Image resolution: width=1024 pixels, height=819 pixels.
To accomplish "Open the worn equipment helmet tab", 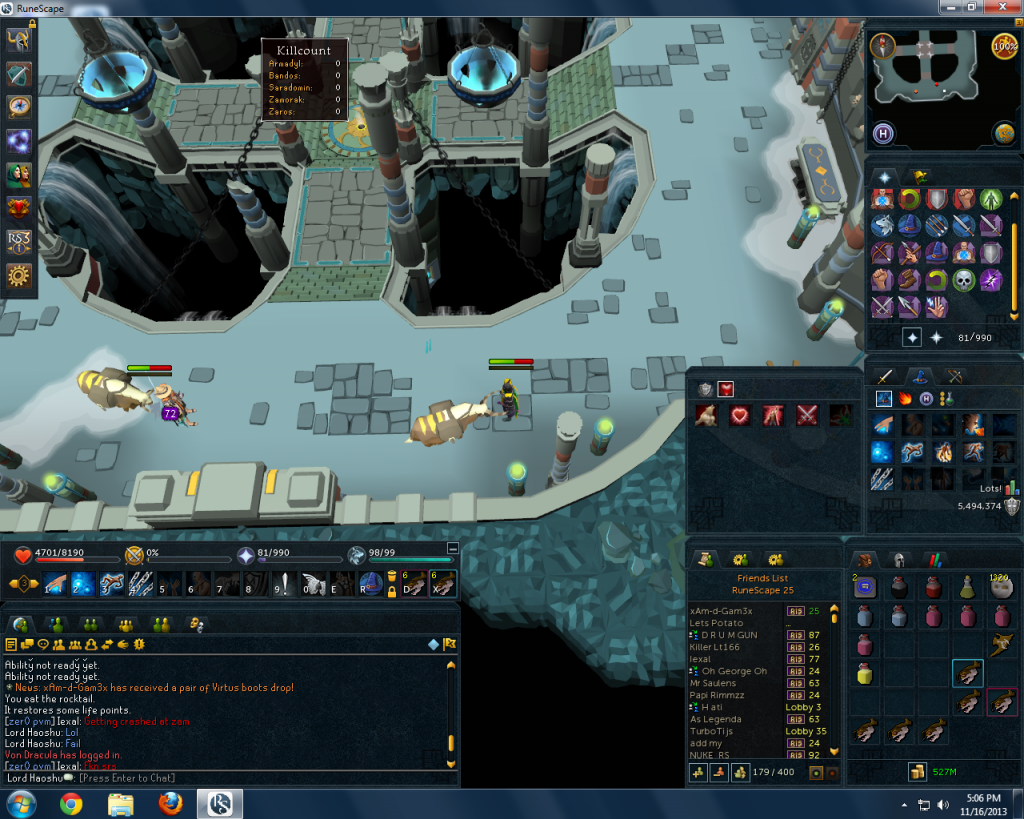I will [898, 560].
